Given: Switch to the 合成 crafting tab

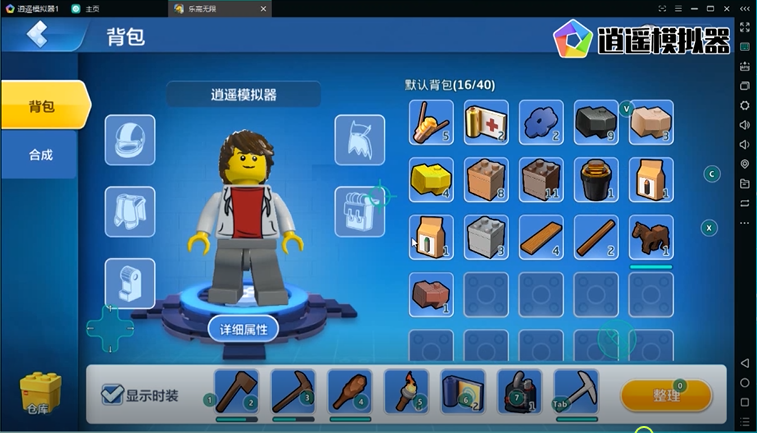Looking at the screenshot, I should tap(40, 155).
